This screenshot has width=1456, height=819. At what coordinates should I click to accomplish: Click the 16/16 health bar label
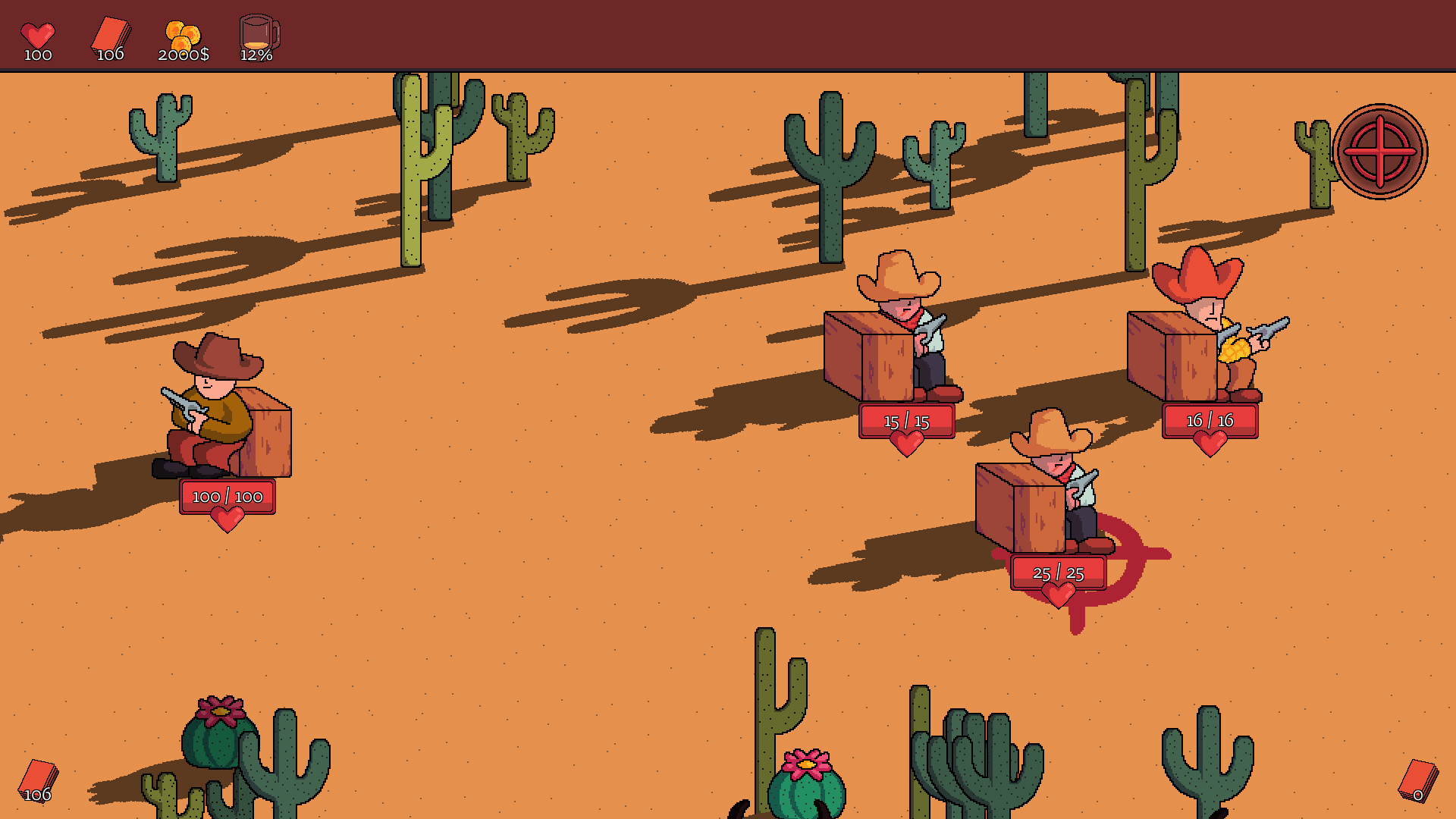point(1209,419)
